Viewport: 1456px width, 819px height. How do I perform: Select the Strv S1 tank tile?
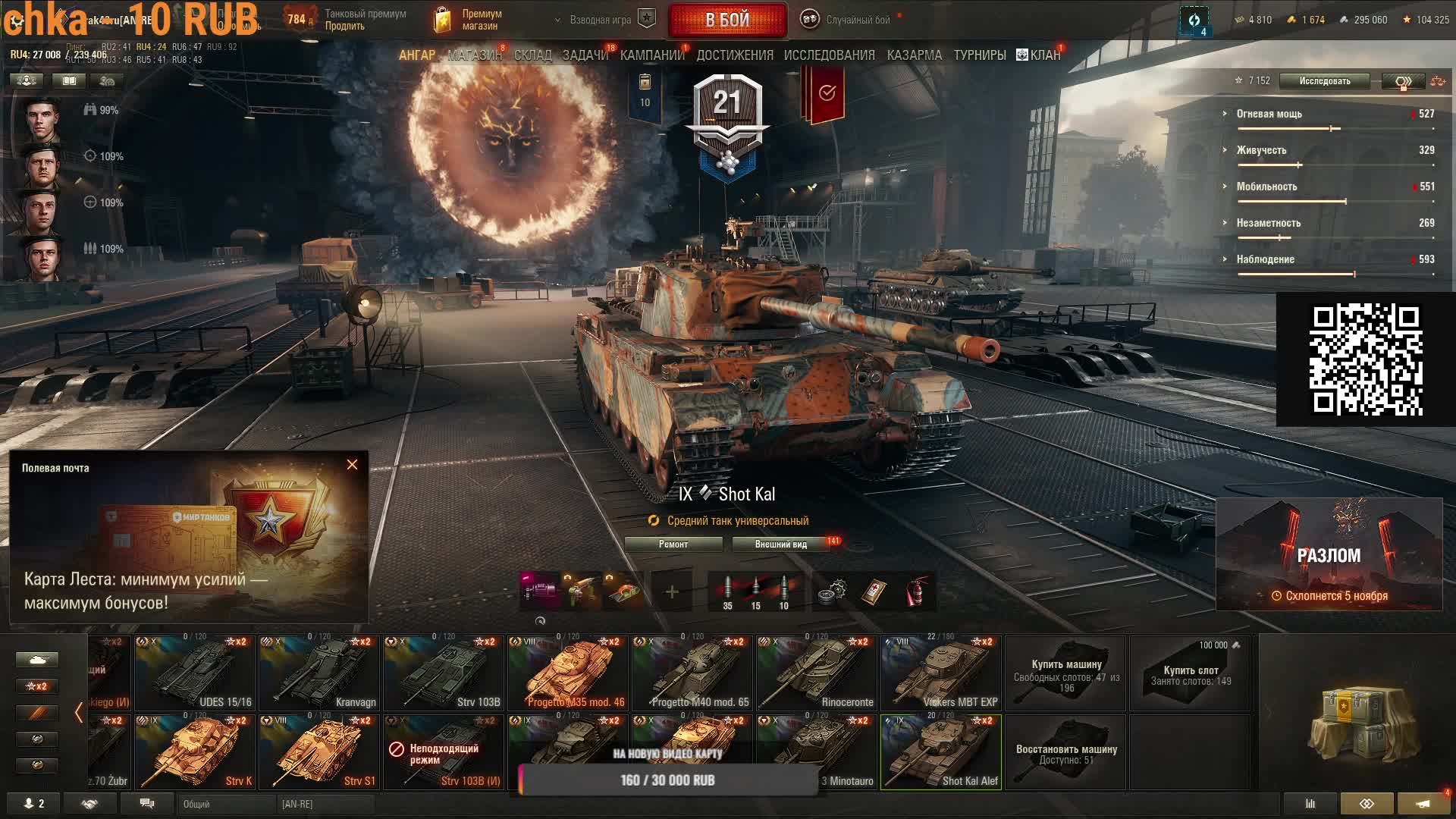coord(318,752)
